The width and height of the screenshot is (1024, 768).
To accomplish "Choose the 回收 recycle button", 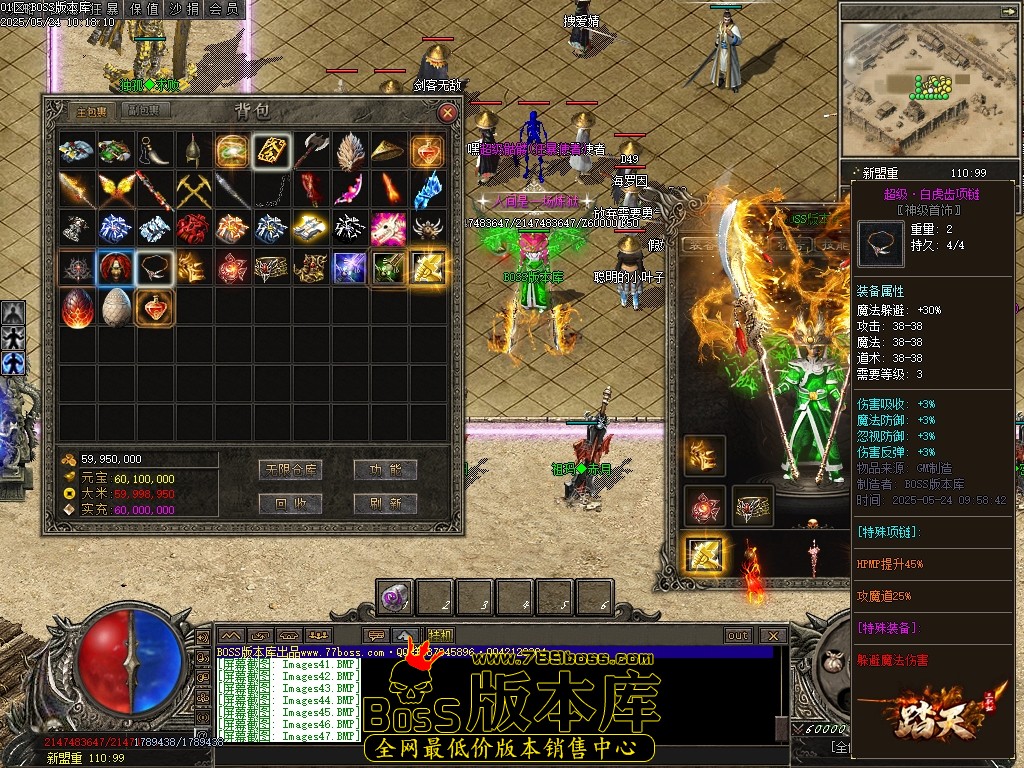I will [x=288, y=502].
